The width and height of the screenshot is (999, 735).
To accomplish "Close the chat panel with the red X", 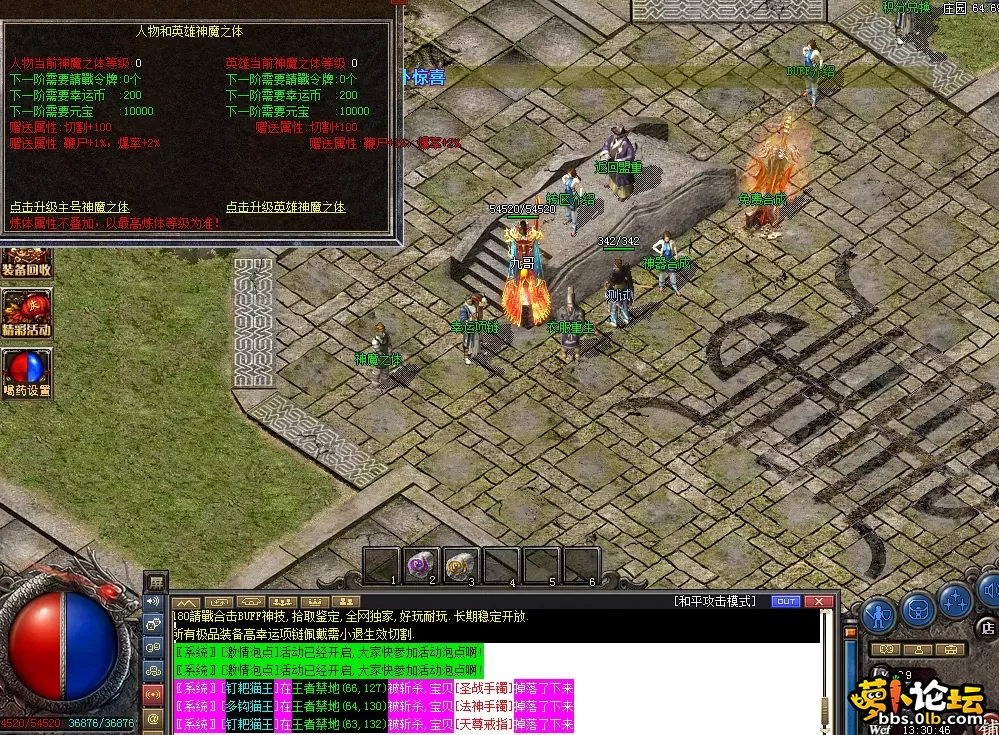I will [x=818, y=601].
